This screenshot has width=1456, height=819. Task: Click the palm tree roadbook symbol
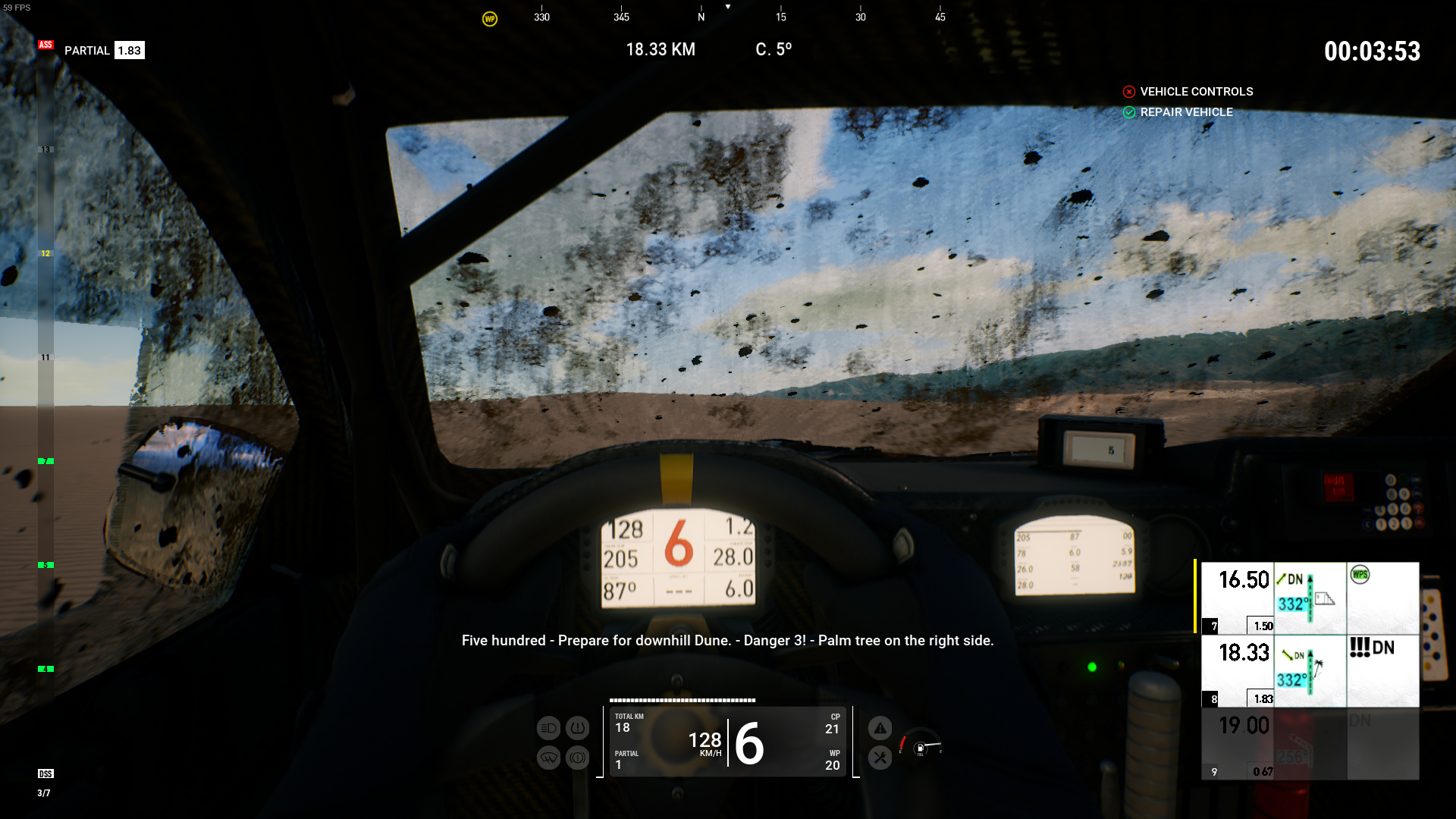coord(1318,667)
